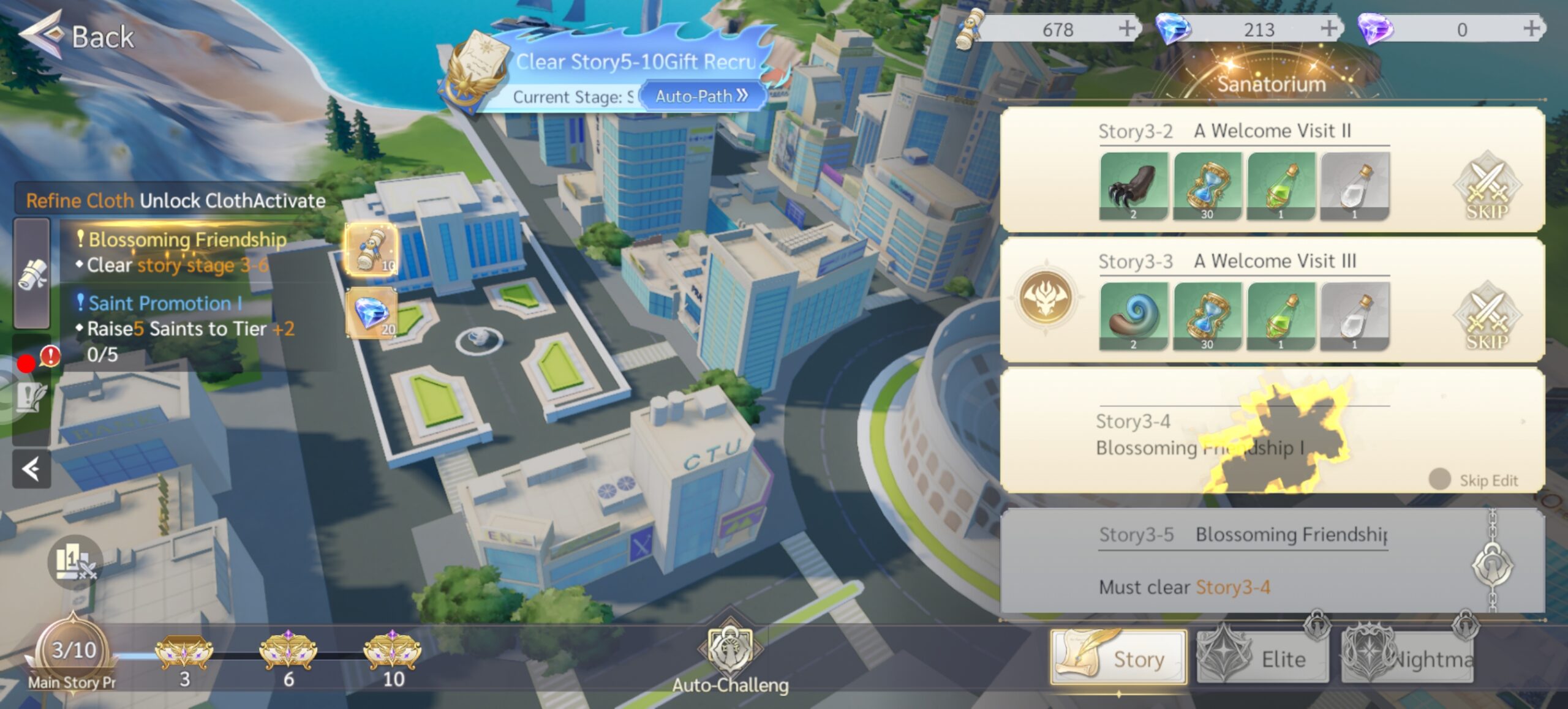Switch to the Story difficulty tab
The width and height of the screenshot is (1568, 709).
pos(1118,658)
